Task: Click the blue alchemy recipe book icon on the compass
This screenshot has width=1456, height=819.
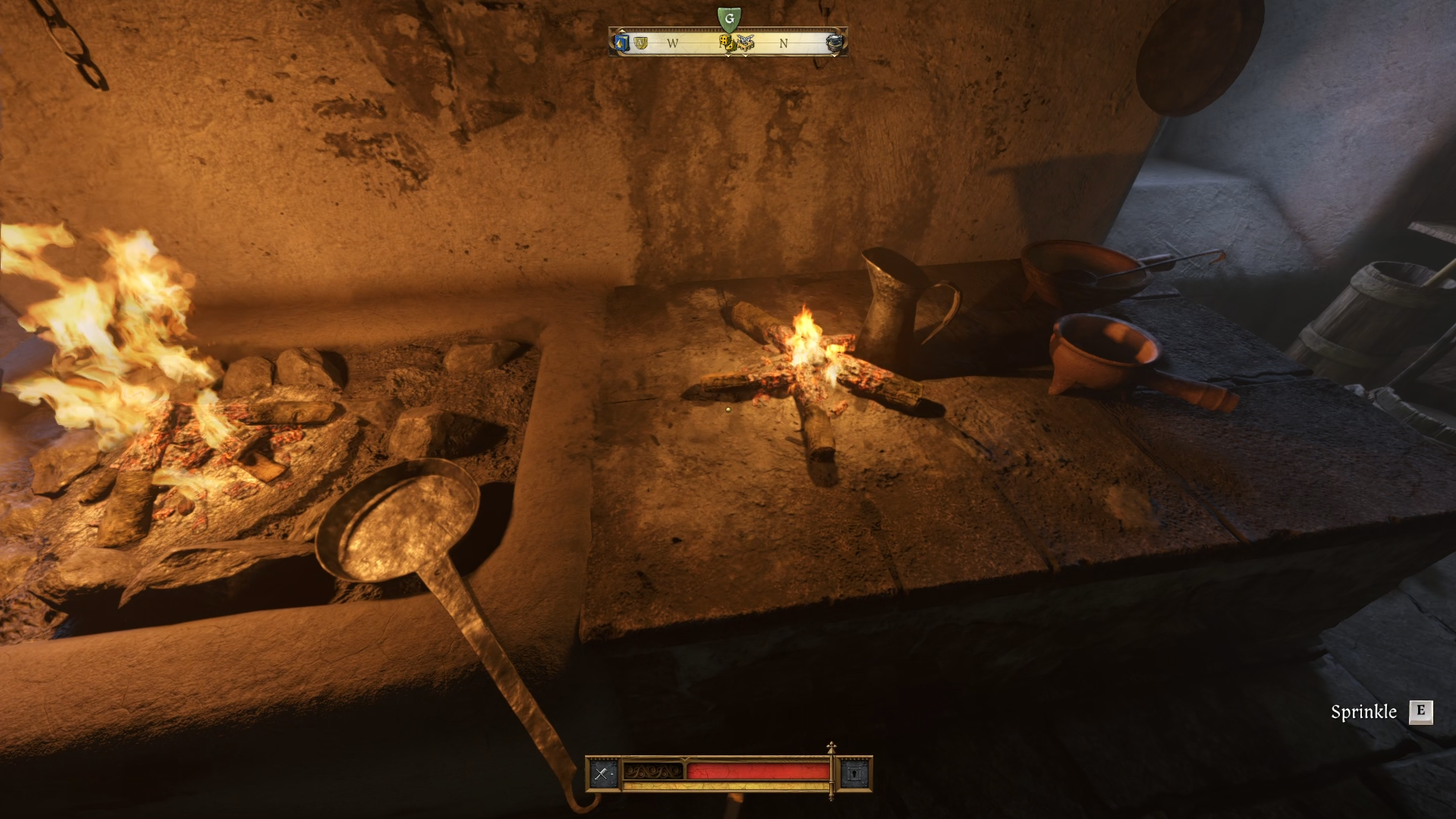Action: tap(621, 43)
